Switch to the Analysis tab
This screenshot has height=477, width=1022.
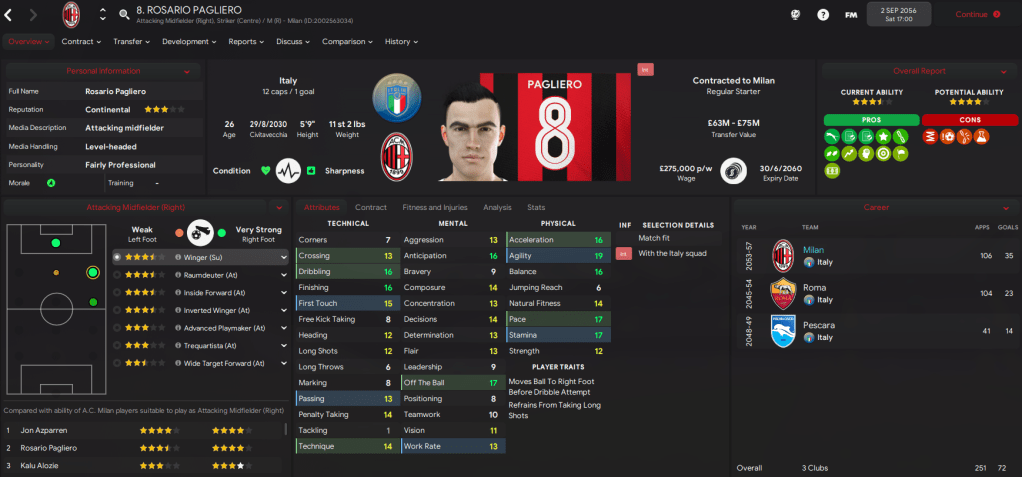[x=497, y=207]
